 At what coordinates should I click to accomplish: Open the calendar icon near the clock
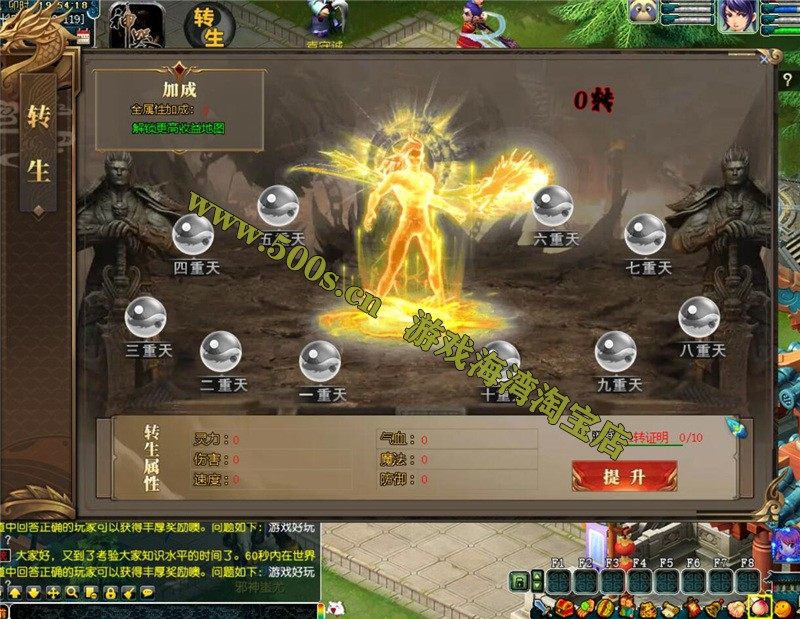83,35
